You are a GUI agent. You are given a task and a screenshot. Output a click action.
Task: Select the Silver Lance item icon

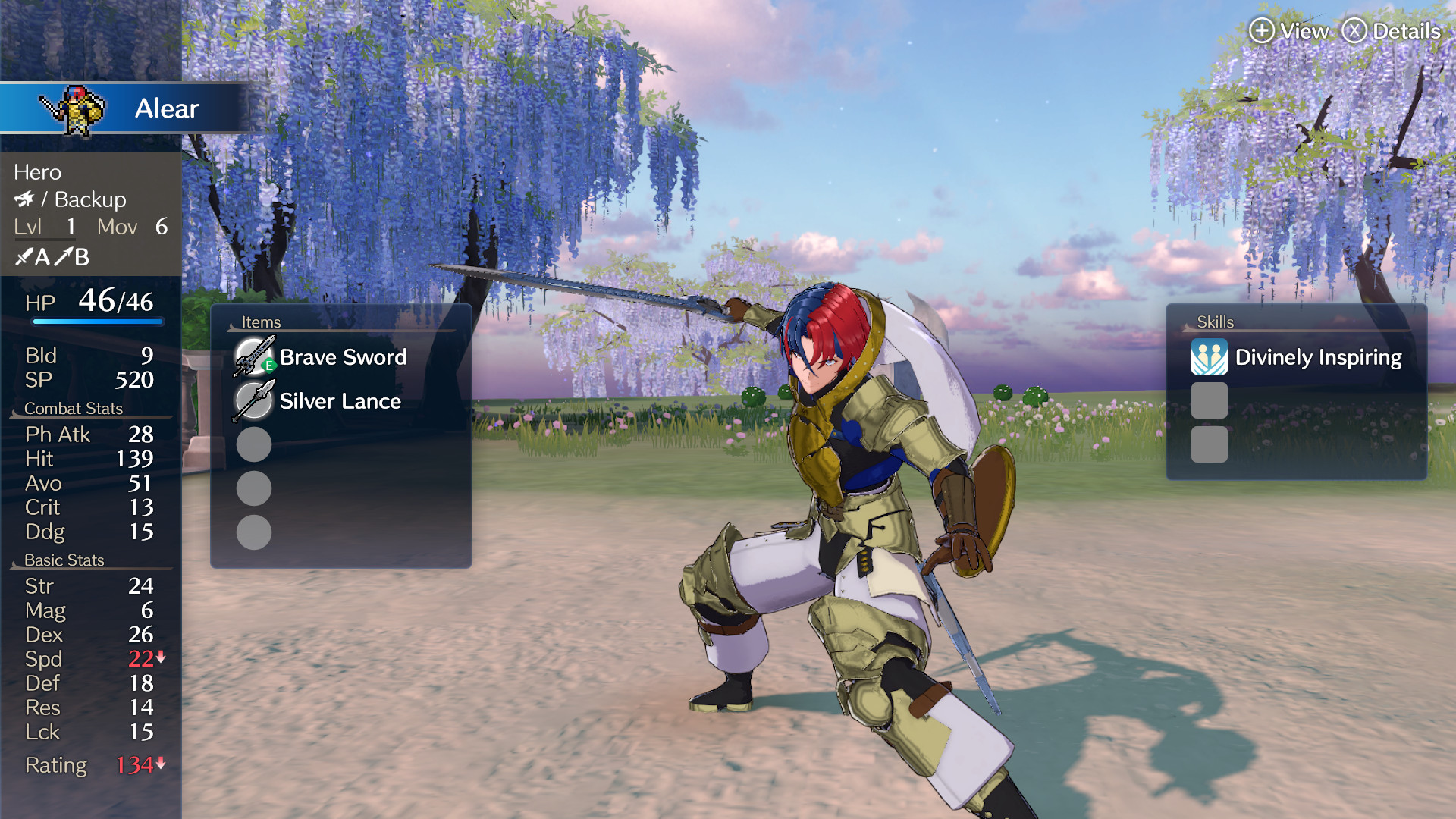point(253,400)
